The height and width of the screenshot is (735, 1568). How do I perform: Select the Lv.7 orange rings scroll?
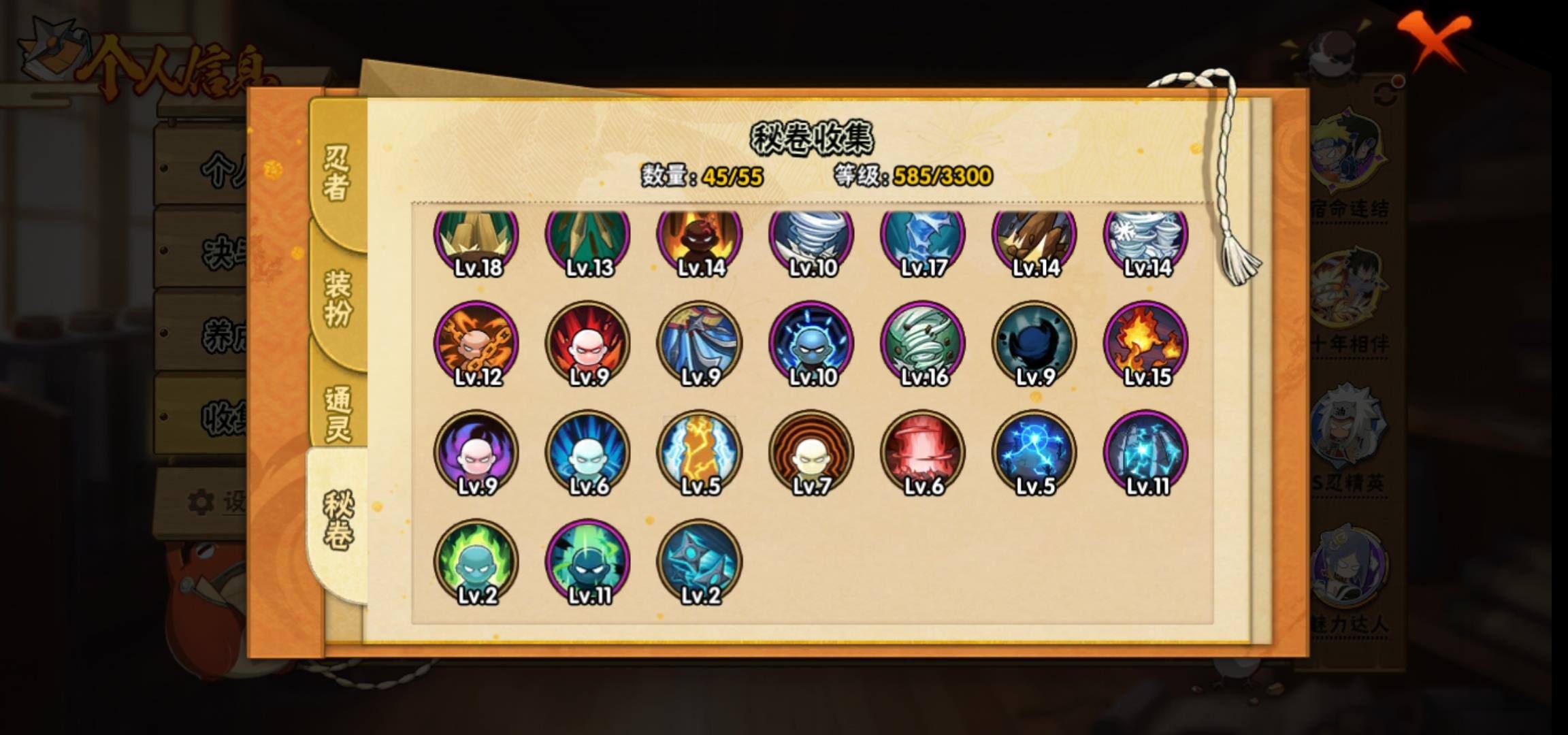click(x=811, y=453)
